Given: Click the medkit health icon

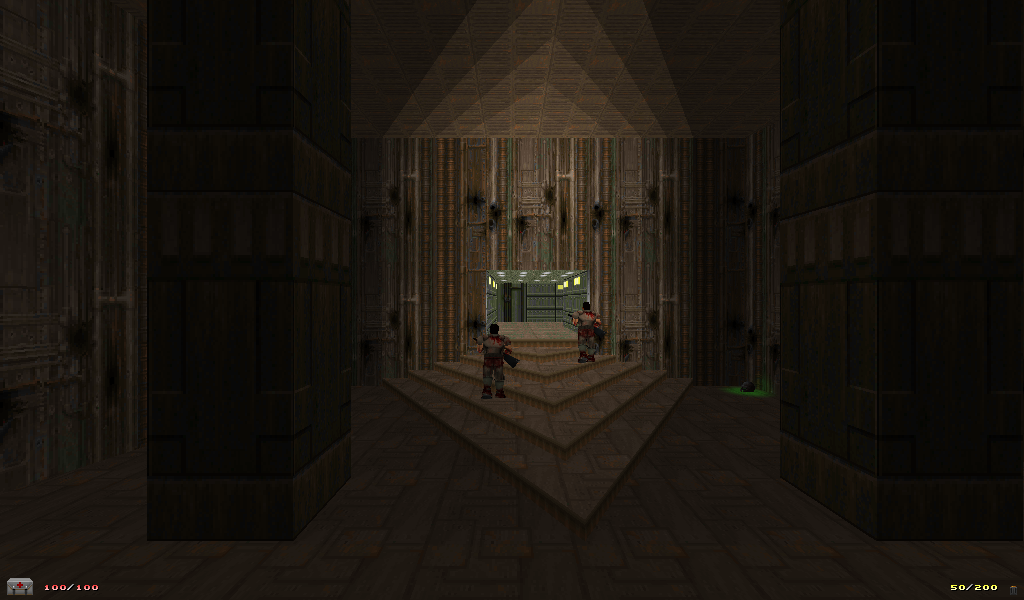Looking at the screenshot, I should click(x=19, y=587).
